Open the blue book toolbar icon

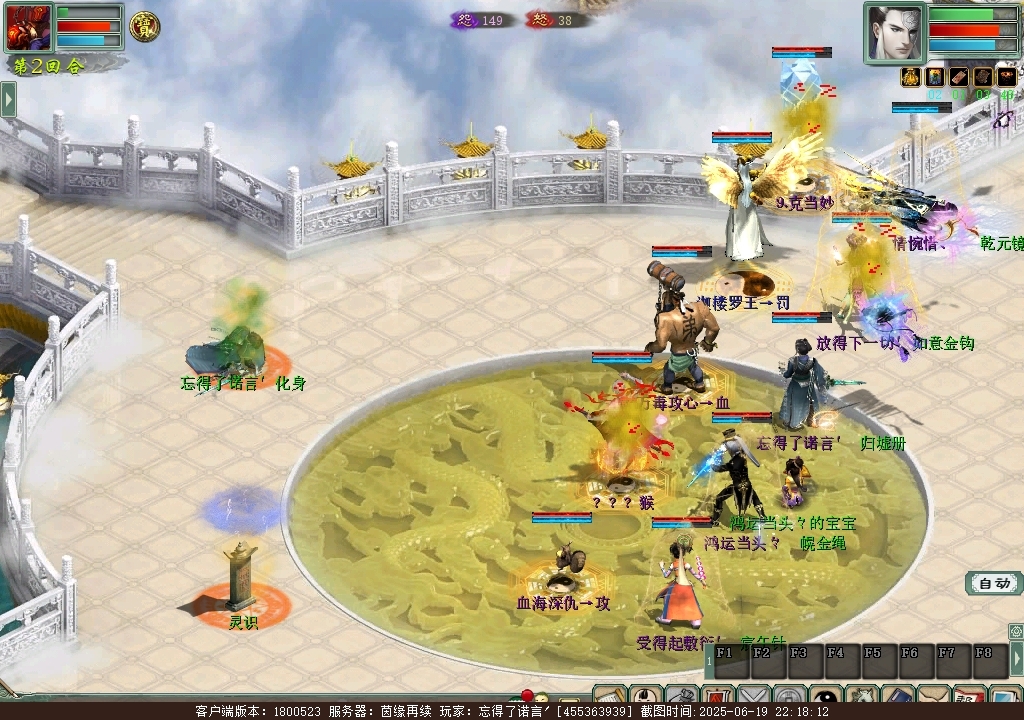tap(897, 696)
